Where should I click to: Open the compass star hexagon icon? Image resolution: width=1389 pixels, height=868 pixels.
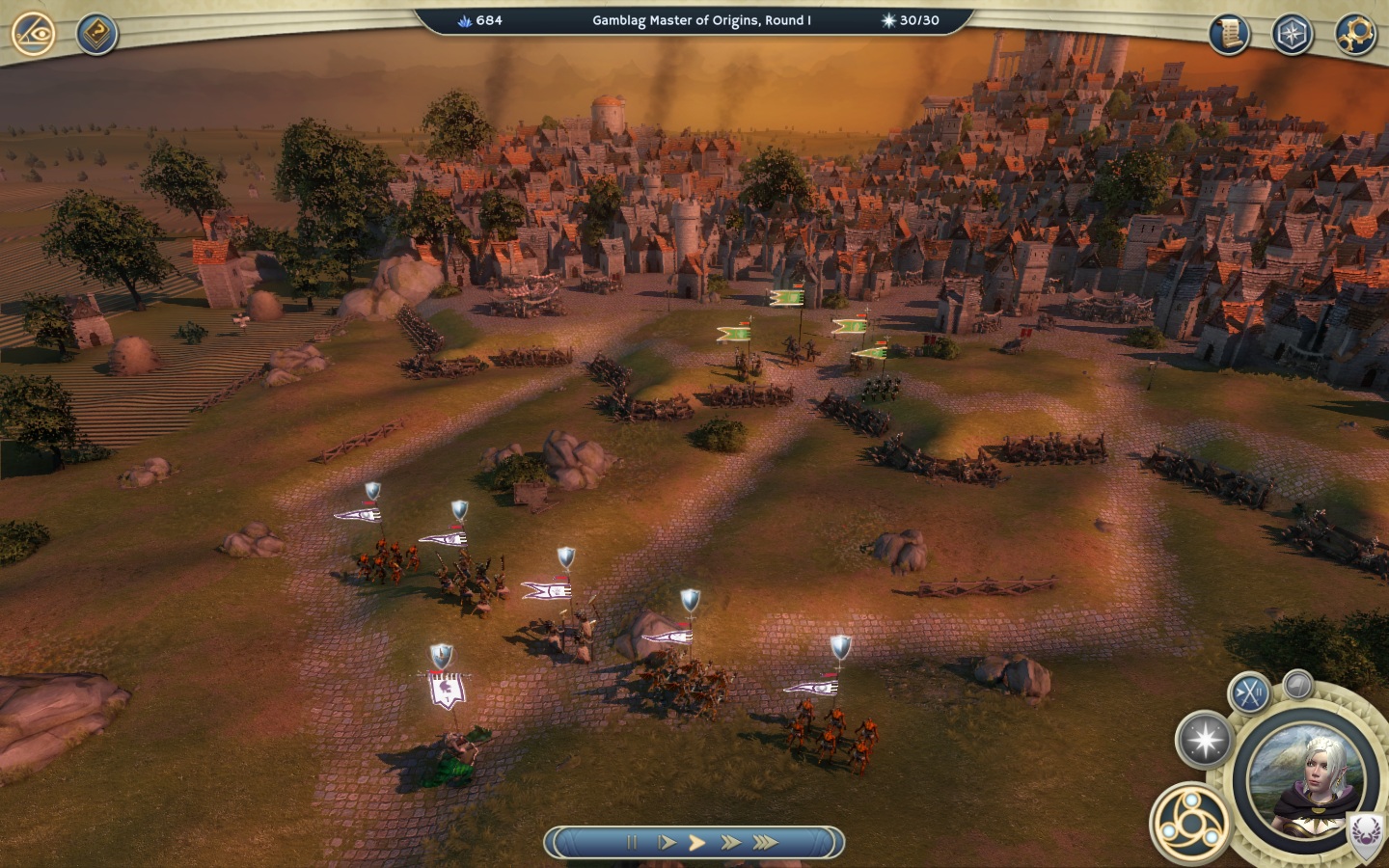click(1292, 35)
